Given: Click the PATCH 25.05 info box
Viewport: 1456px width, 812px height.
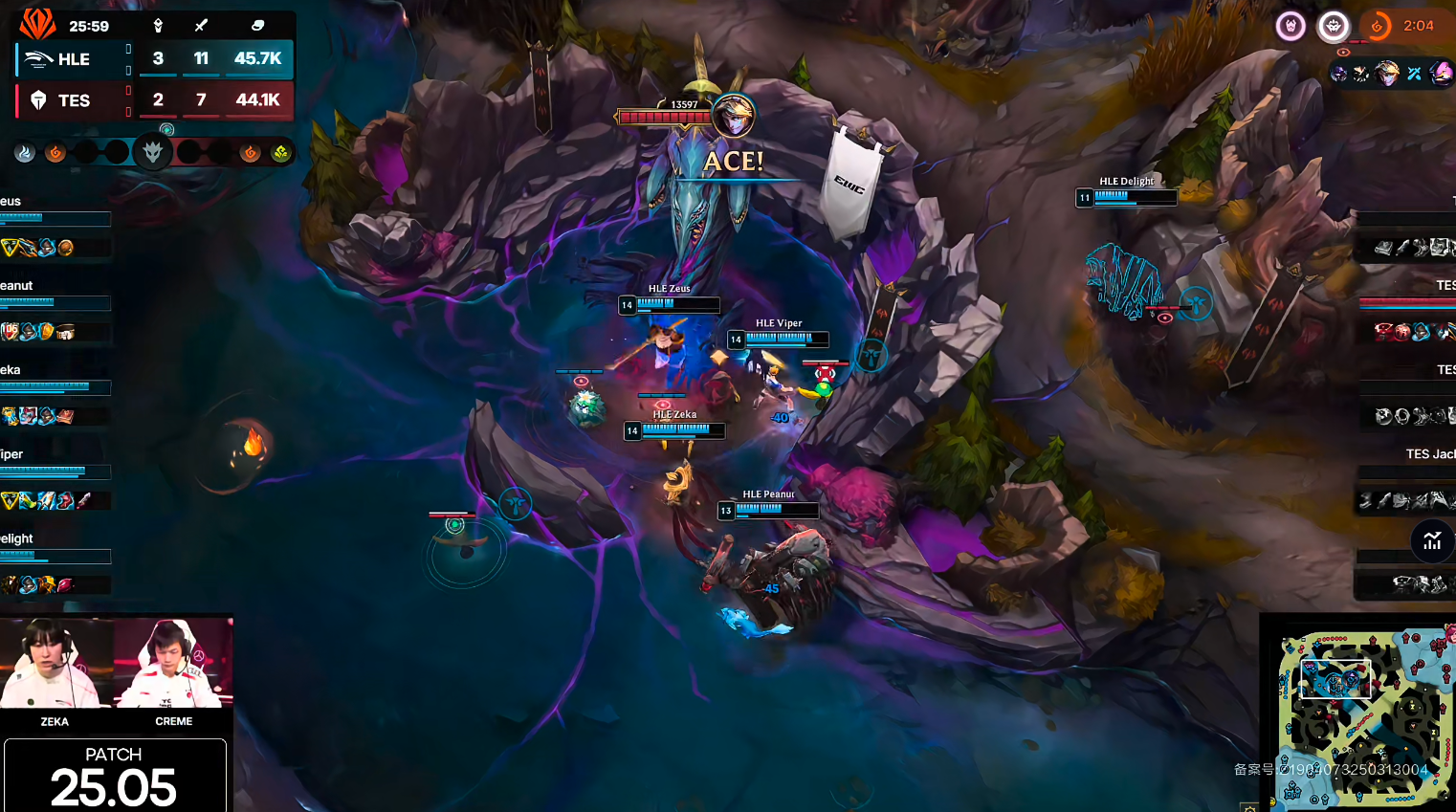Looking at the screenshot, I should (115, 776).
